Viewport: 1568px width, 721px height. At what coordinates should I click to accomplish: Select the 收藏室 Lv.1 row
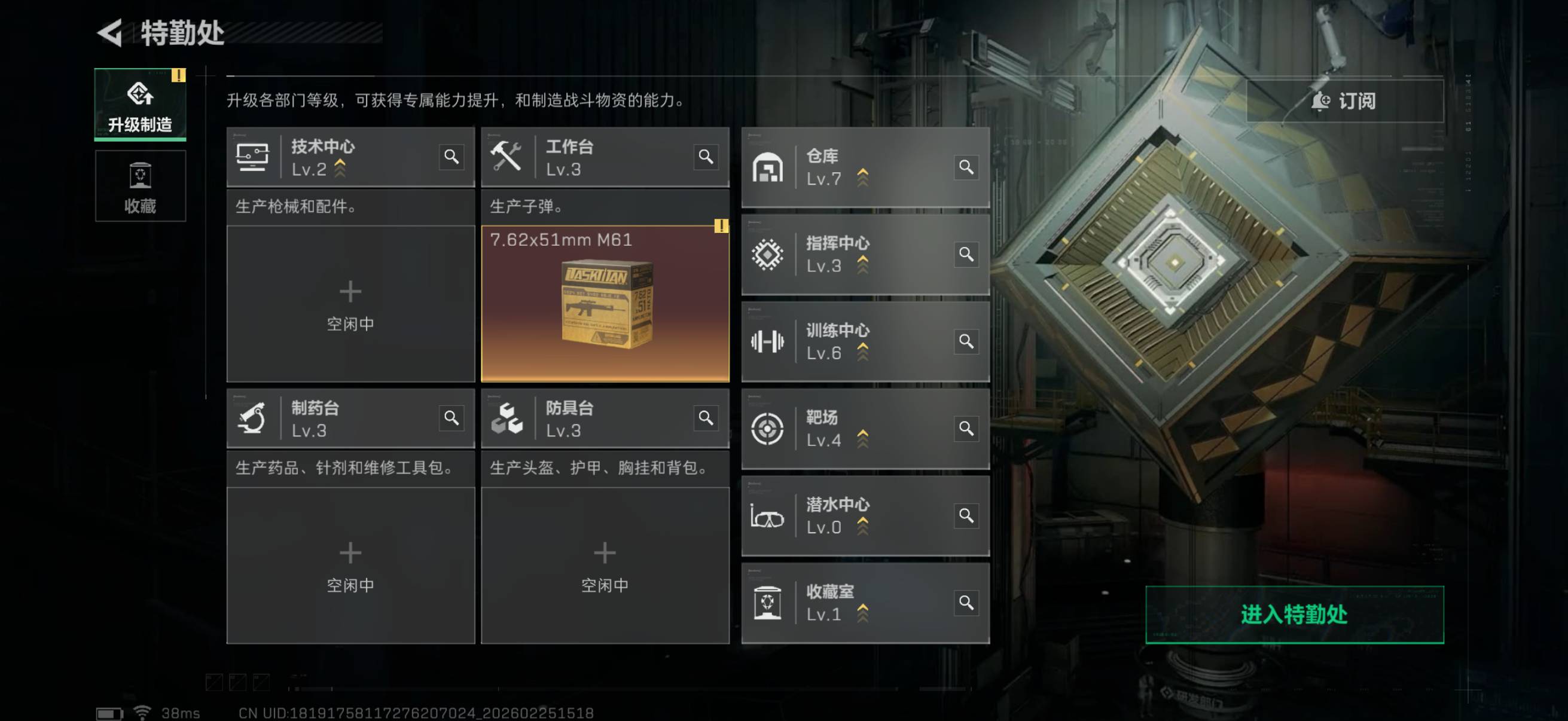(x=852, y=603)
